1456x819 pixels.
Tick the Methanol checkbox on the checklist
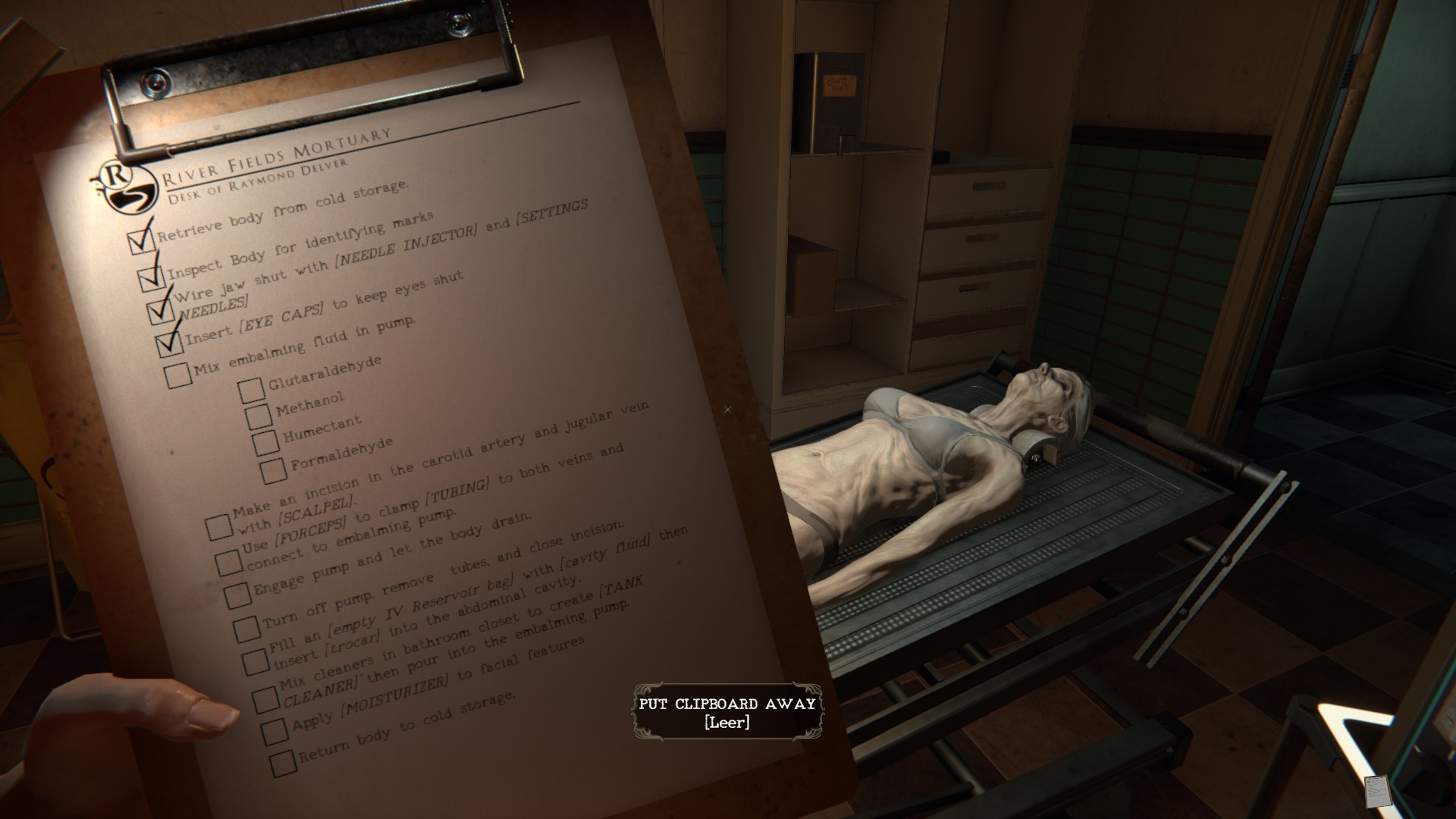point(259,416)
